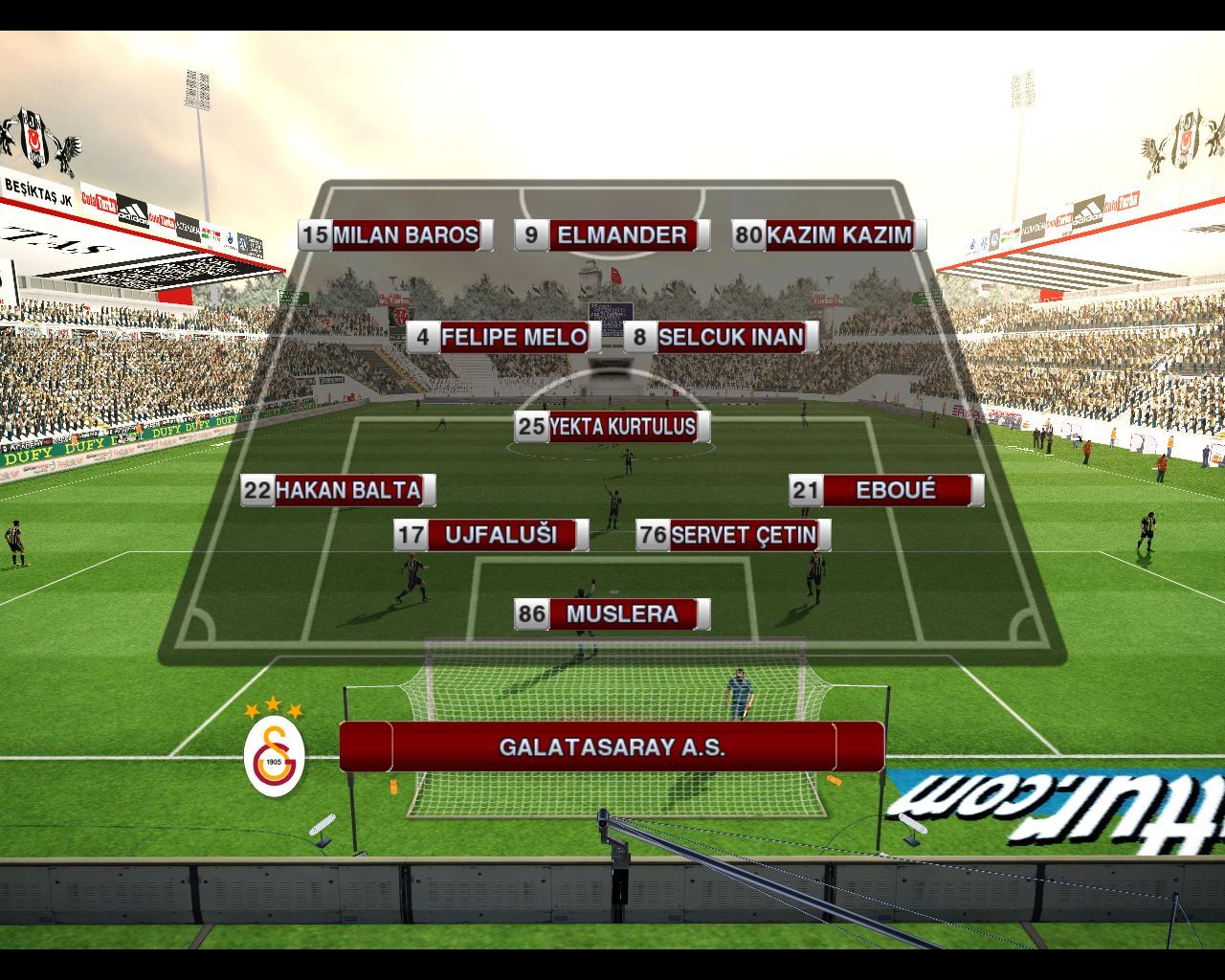Viewport: 1225px width, 980px height.
Task: Select goalkeeper Muslera's name plate
Action: (x=612, y=614)
